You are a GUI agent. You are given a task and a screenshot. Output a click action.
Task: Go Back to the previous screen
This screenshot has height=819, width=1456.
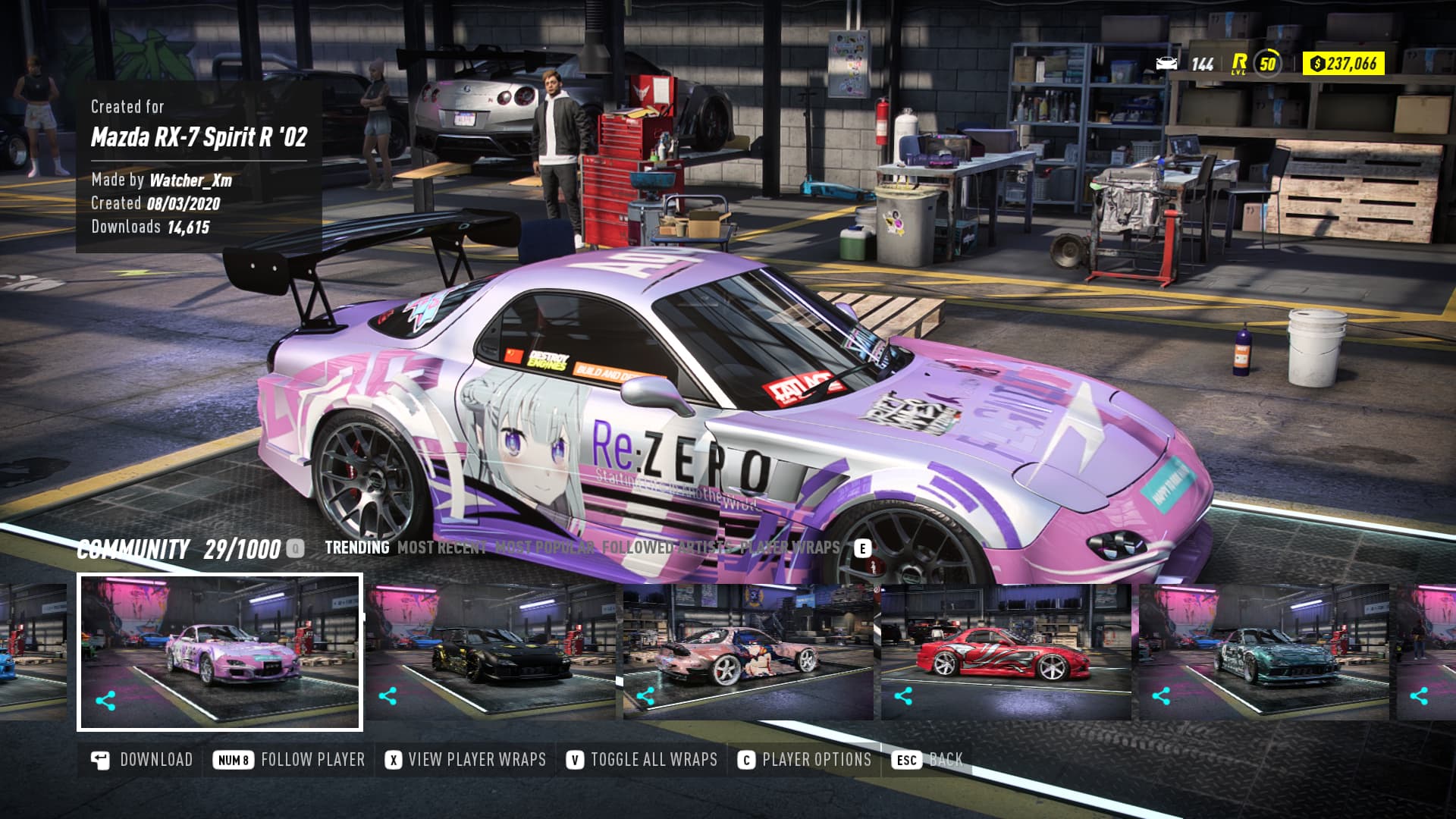click(928, 760)
